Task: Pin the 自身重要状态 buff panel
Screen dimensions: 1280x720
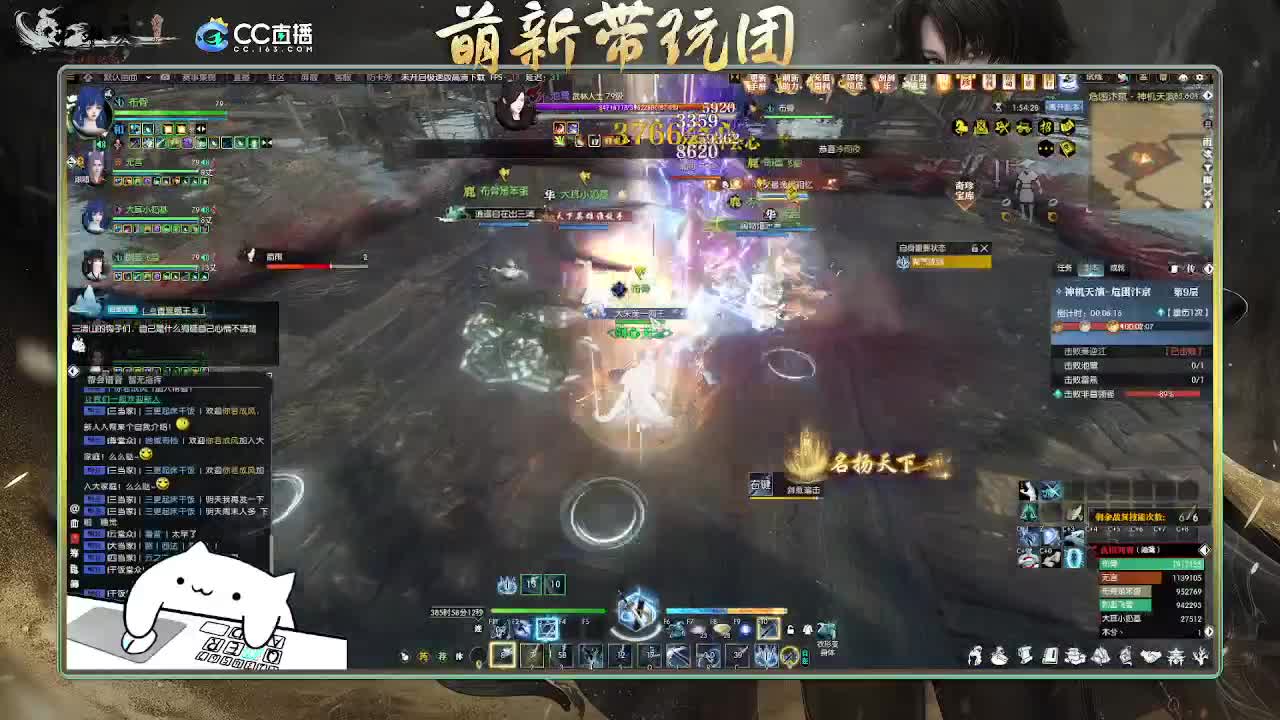Action: pyautogui.click(x=974, y=249)
